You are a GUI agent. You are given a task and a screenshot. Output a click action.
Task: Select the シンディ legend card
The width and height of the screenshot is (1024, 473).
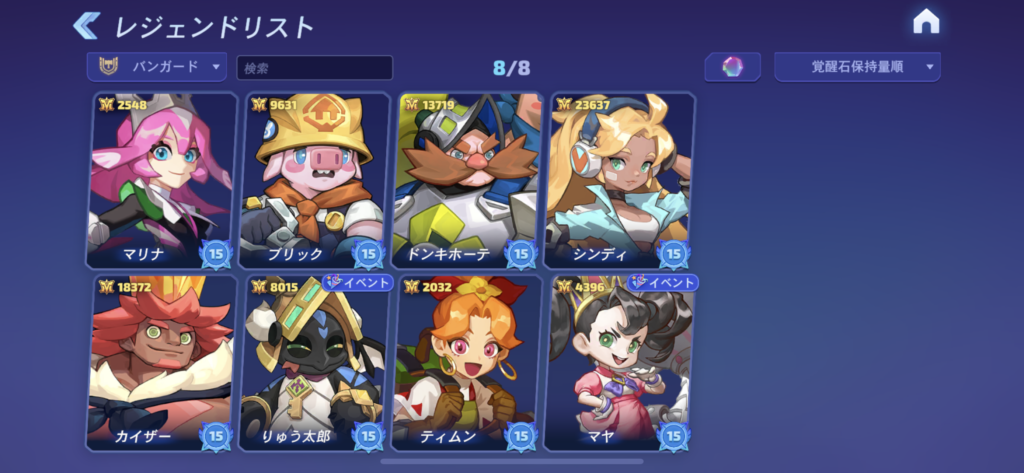click(619, 181)
